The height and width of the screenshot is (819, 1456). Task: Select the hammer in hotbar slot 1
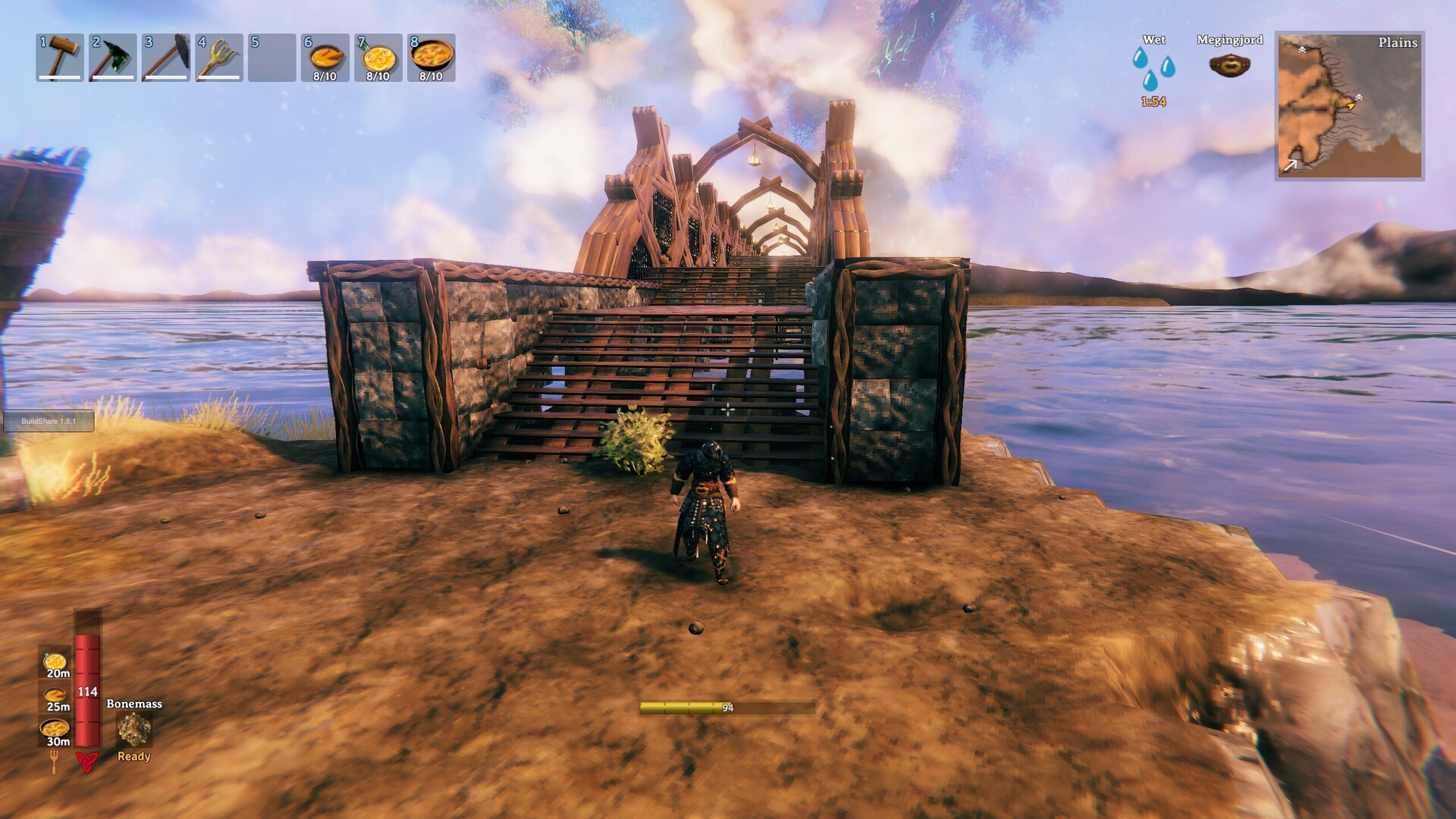61,56
